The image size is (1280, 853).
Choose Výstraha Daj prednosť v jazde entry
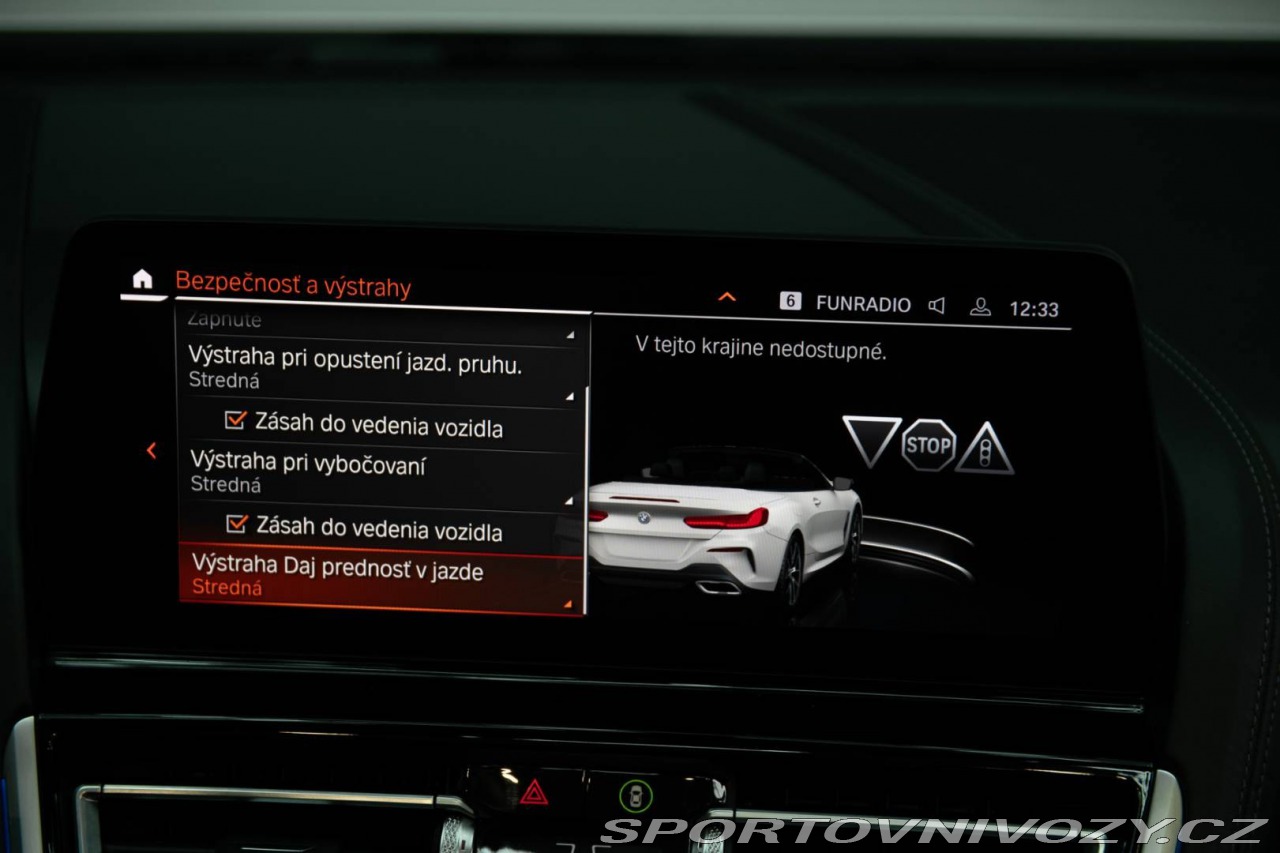coord(380,578)
